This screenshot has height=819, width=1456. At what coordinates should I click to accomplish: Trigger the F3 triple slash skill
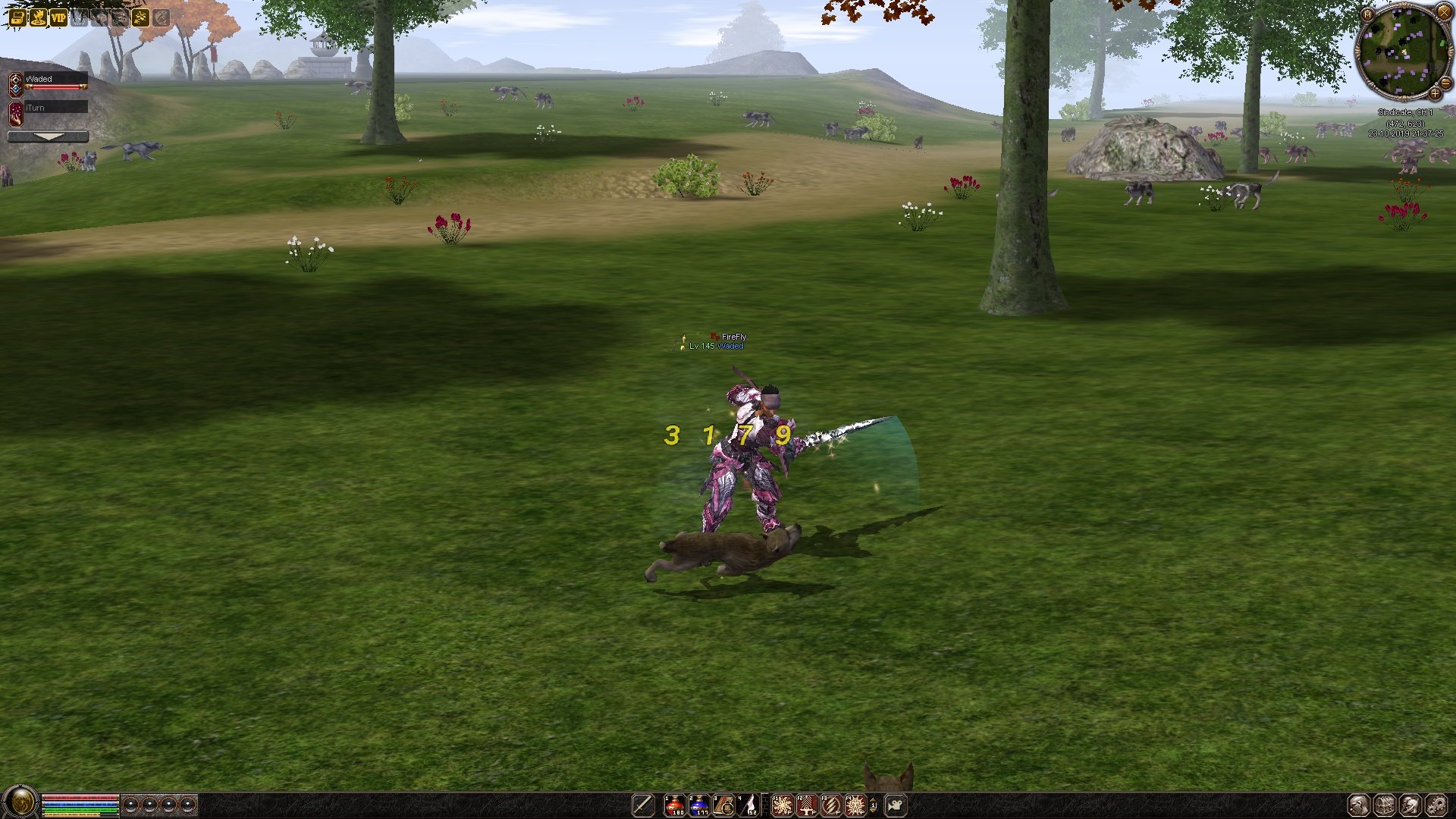[x=831, y=805]
